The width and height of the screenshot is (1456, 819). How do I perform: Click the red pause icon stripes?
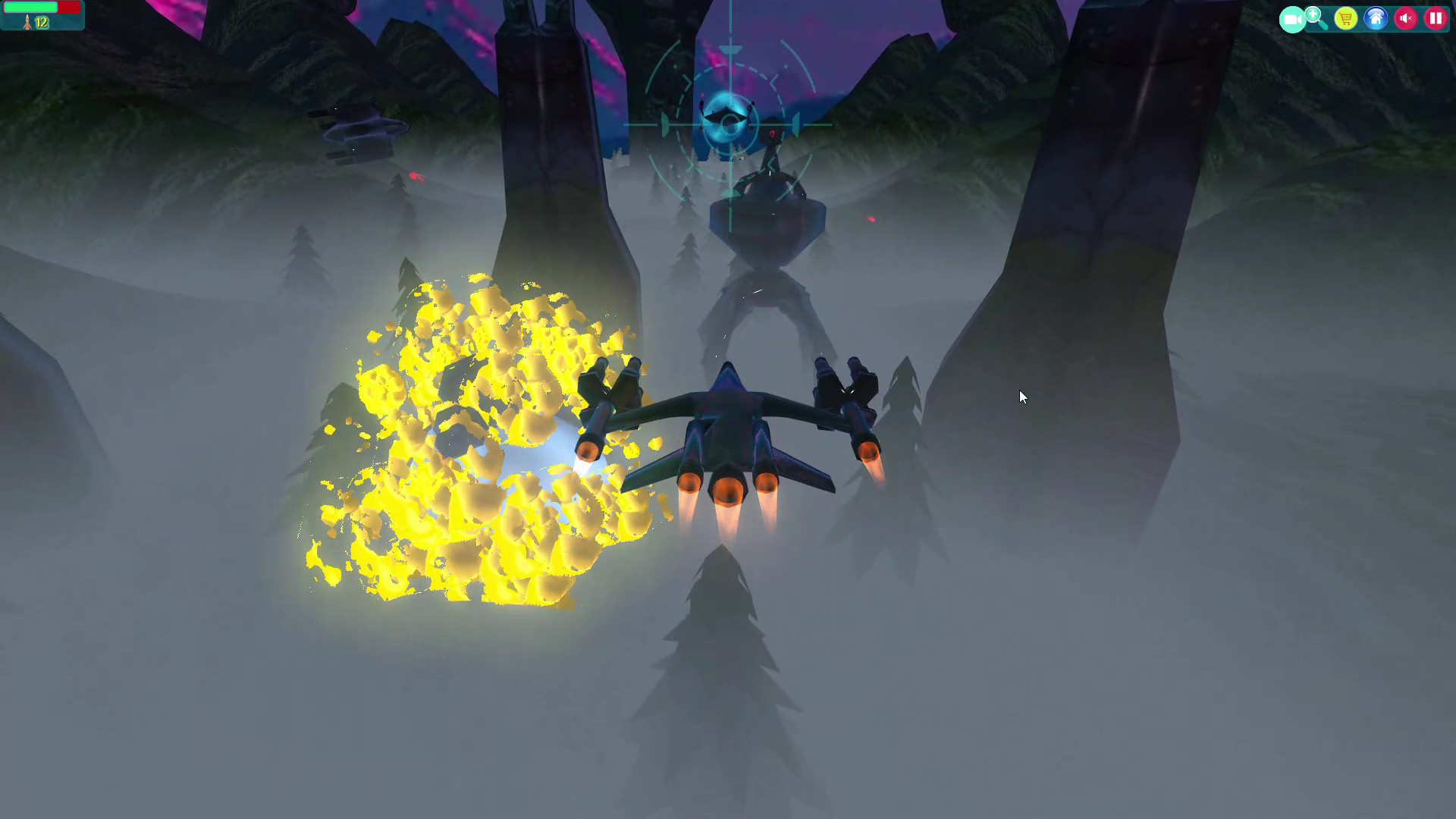click(x=1436, y=18)
